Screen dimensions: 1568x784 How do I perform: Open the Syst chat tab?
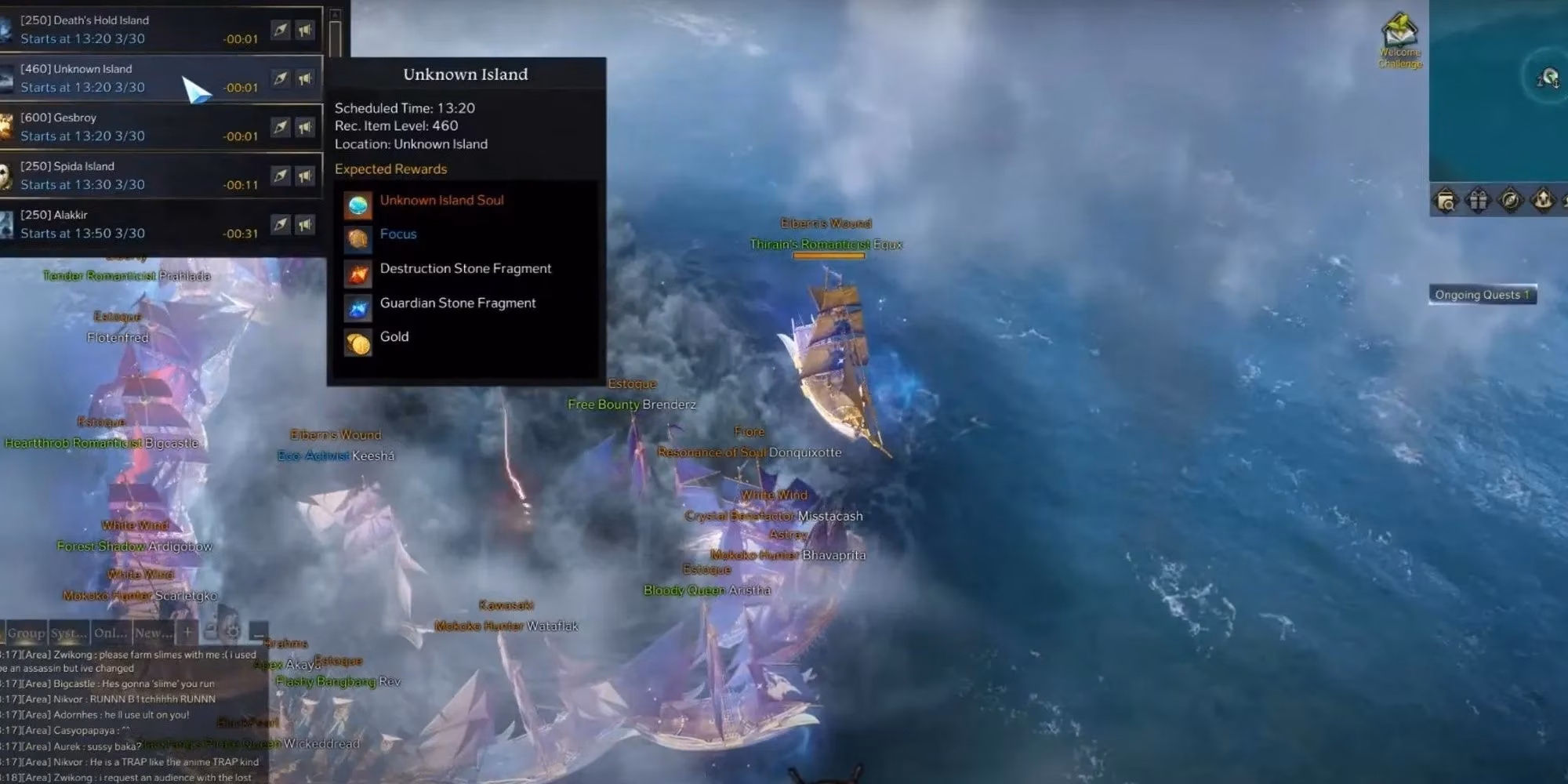tap(69, 631)
